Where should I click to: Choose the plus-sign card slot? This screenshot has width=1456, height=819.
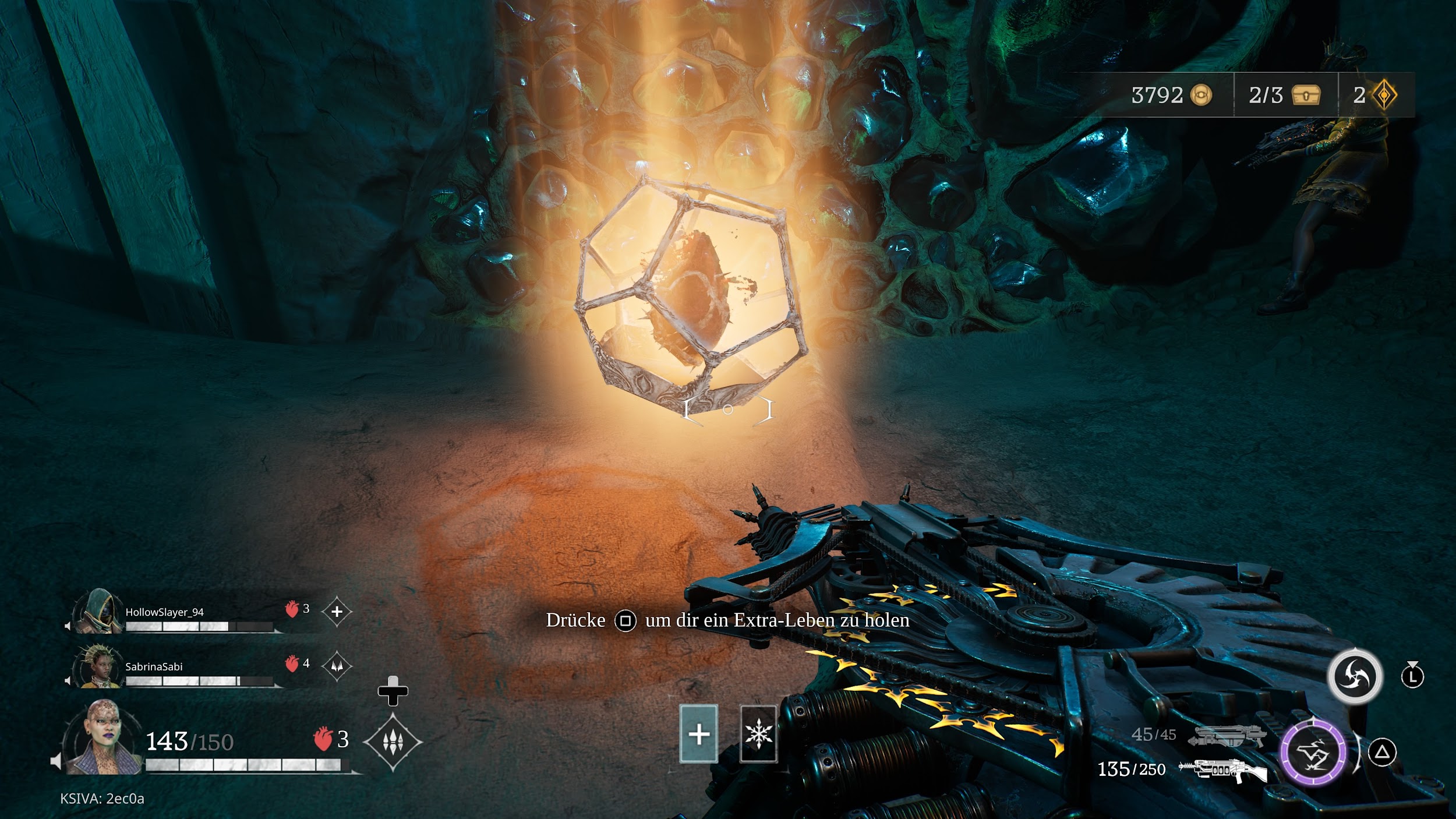[698, 734]
